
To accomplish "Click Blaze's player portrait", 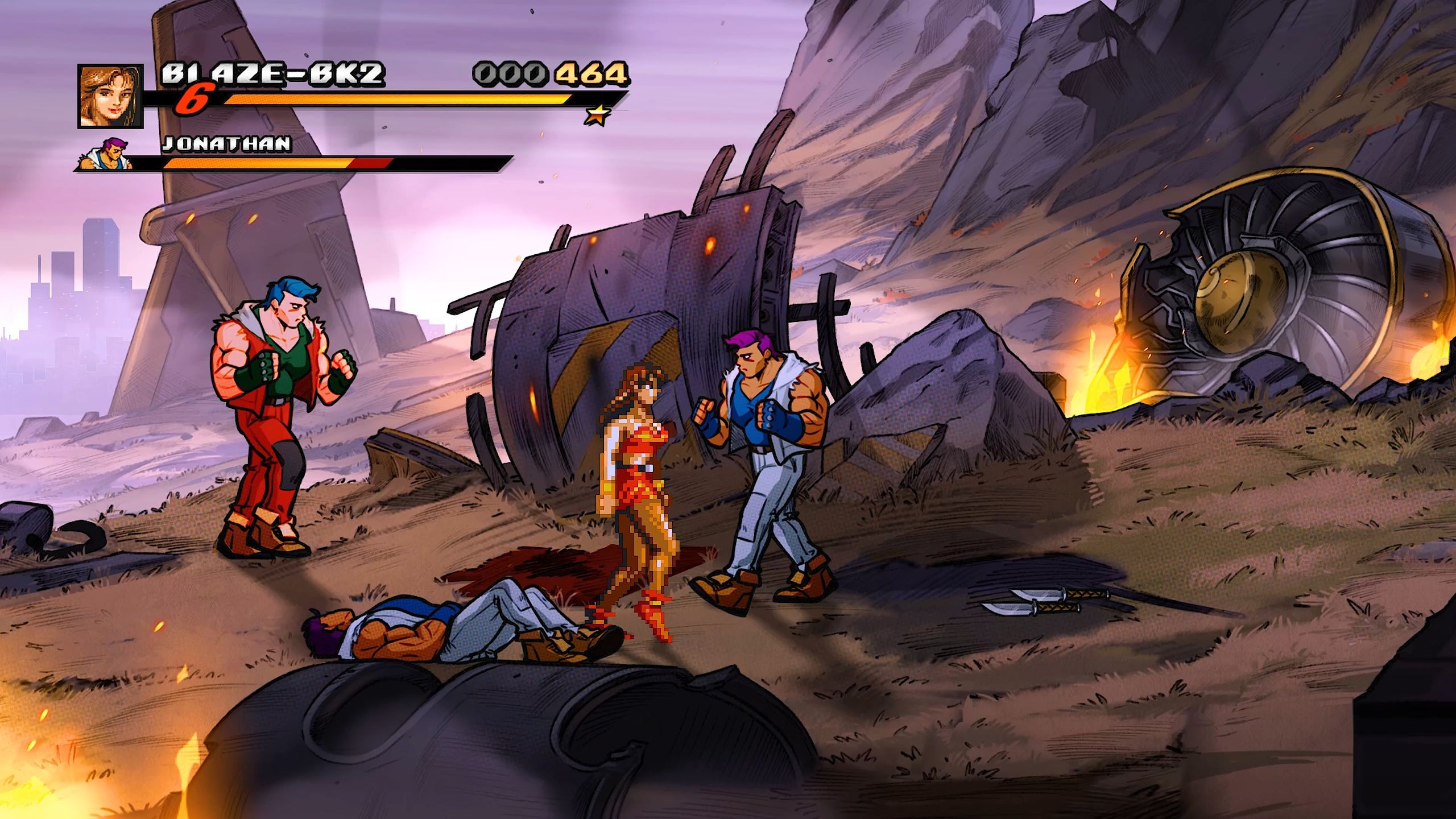I will 110,96.
